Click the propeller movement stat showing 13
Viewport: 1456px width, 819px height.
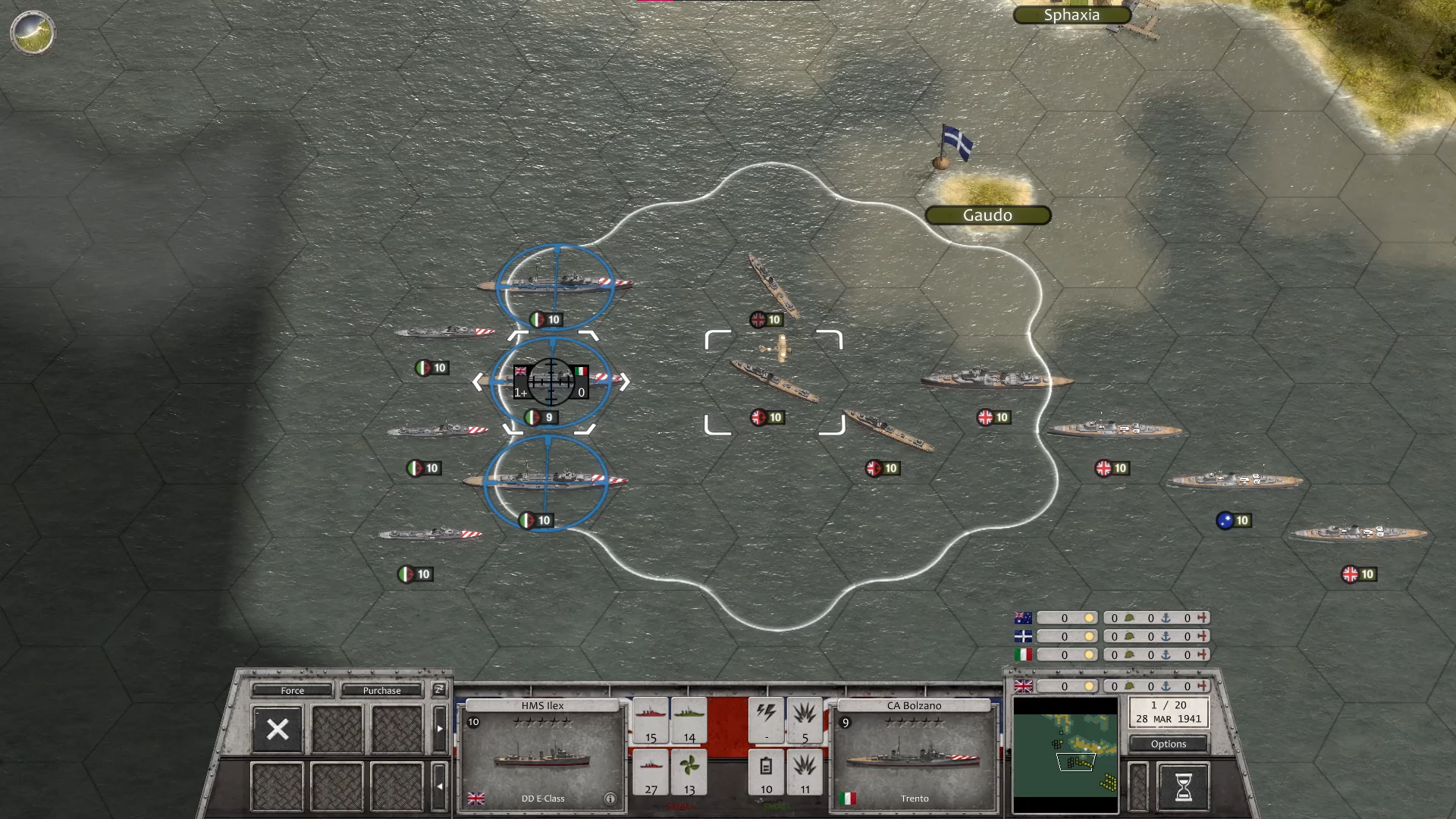(689, 772)
